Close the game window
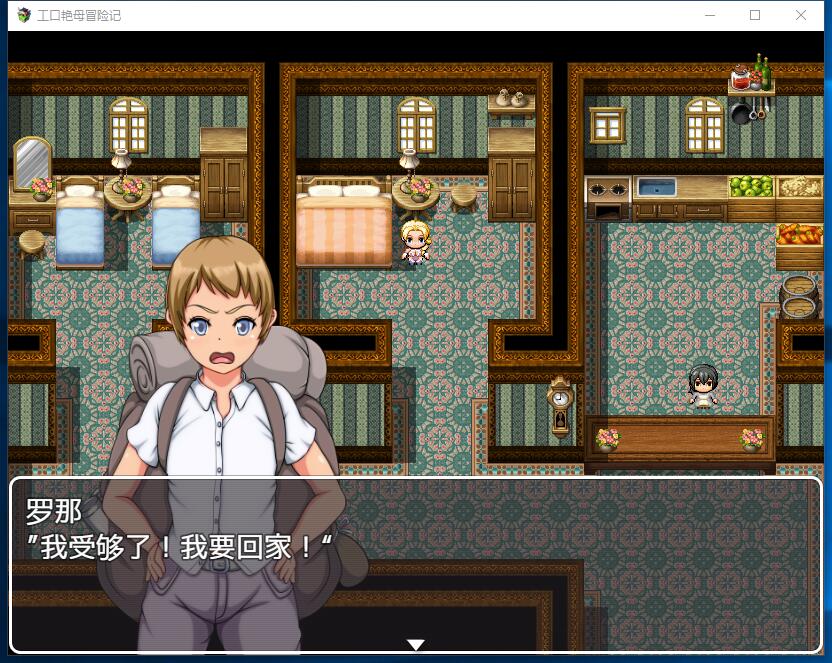 click(801, 15)
